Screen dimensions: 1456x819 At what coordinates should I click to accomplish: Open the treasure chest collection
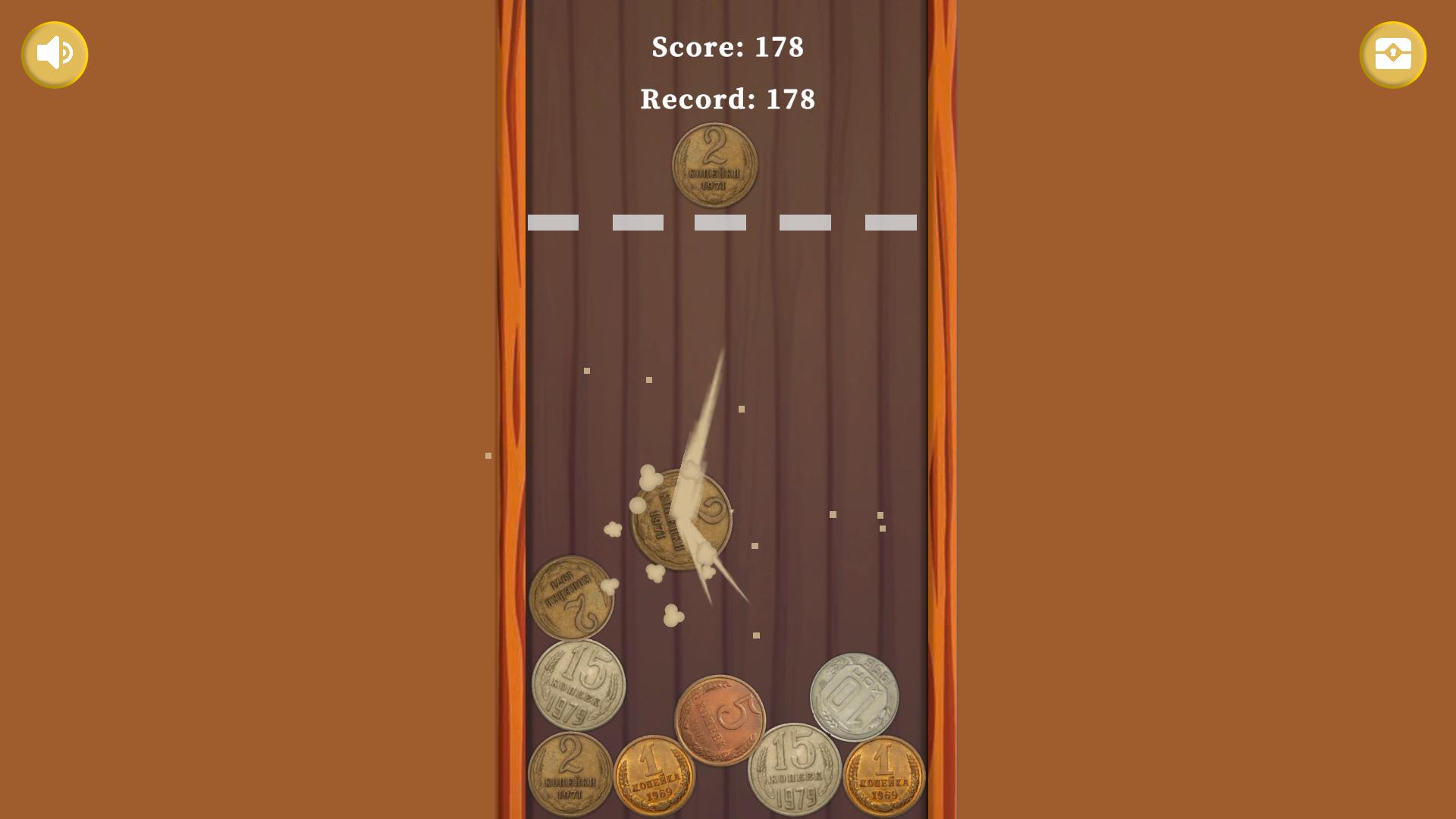pyautogui.click(x=1393, y=54)
